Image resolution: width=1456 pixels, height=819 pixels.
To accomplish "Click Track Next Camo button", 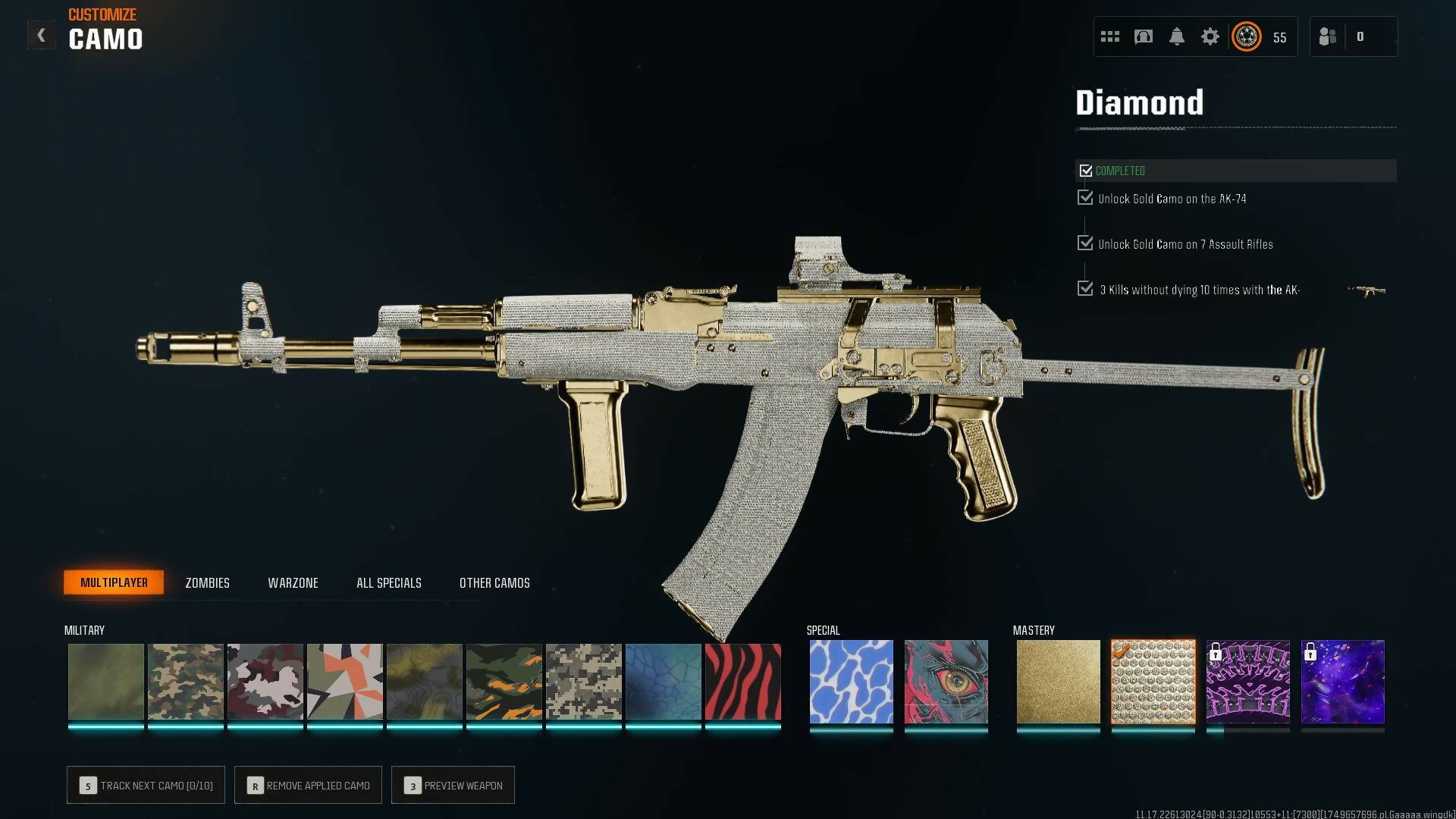I will click(x=146, y=786).
